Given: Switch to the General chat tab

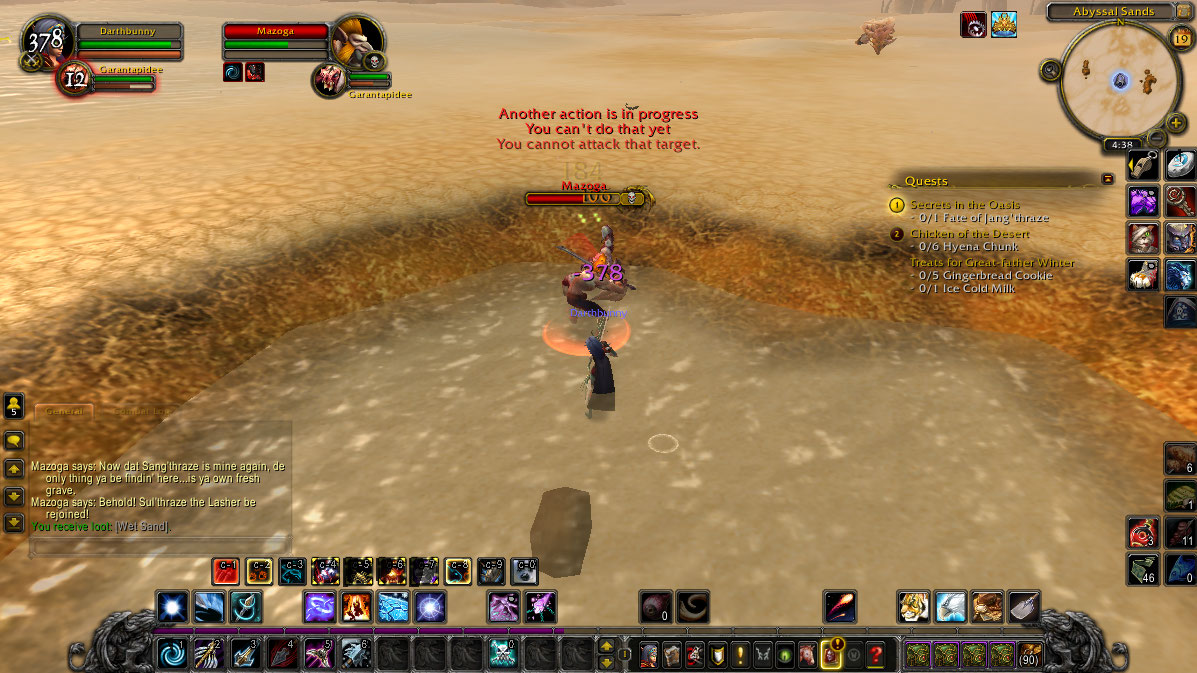Looking at the screenshot, I should click(64, 411).
